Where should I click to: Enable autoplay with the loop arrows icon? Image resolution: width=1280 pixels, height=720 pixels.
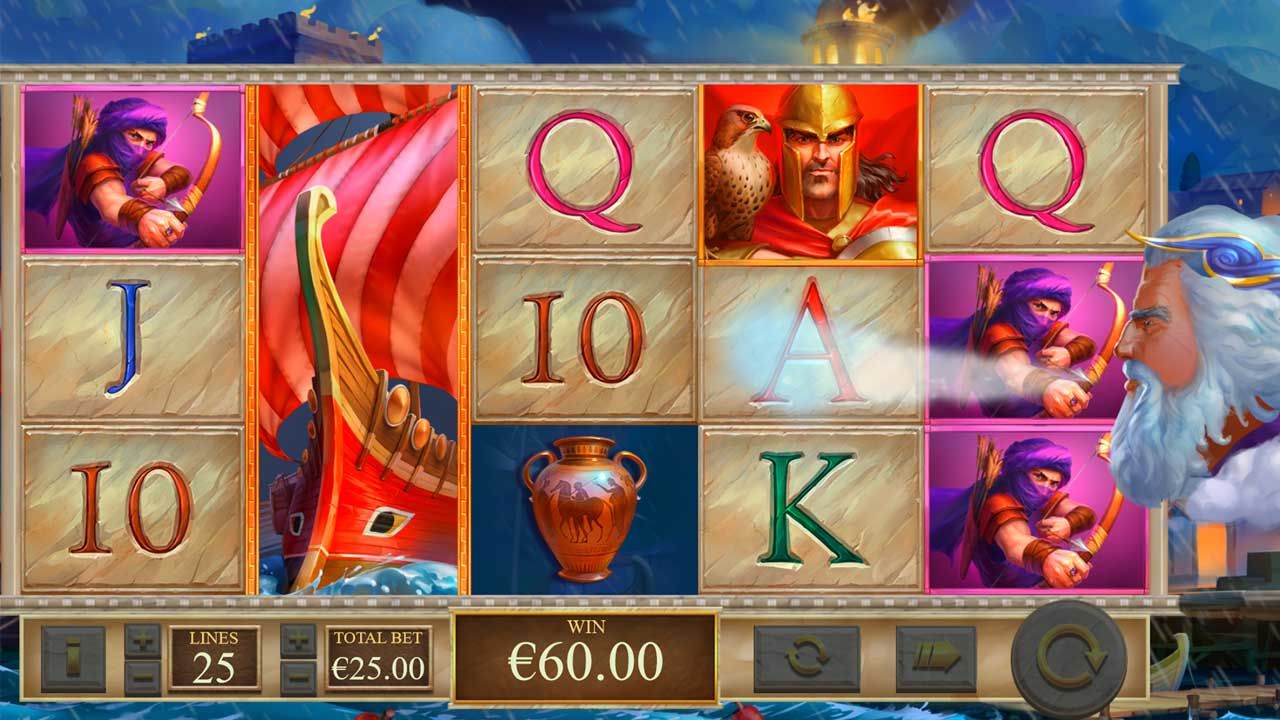(x=809, y=656)
